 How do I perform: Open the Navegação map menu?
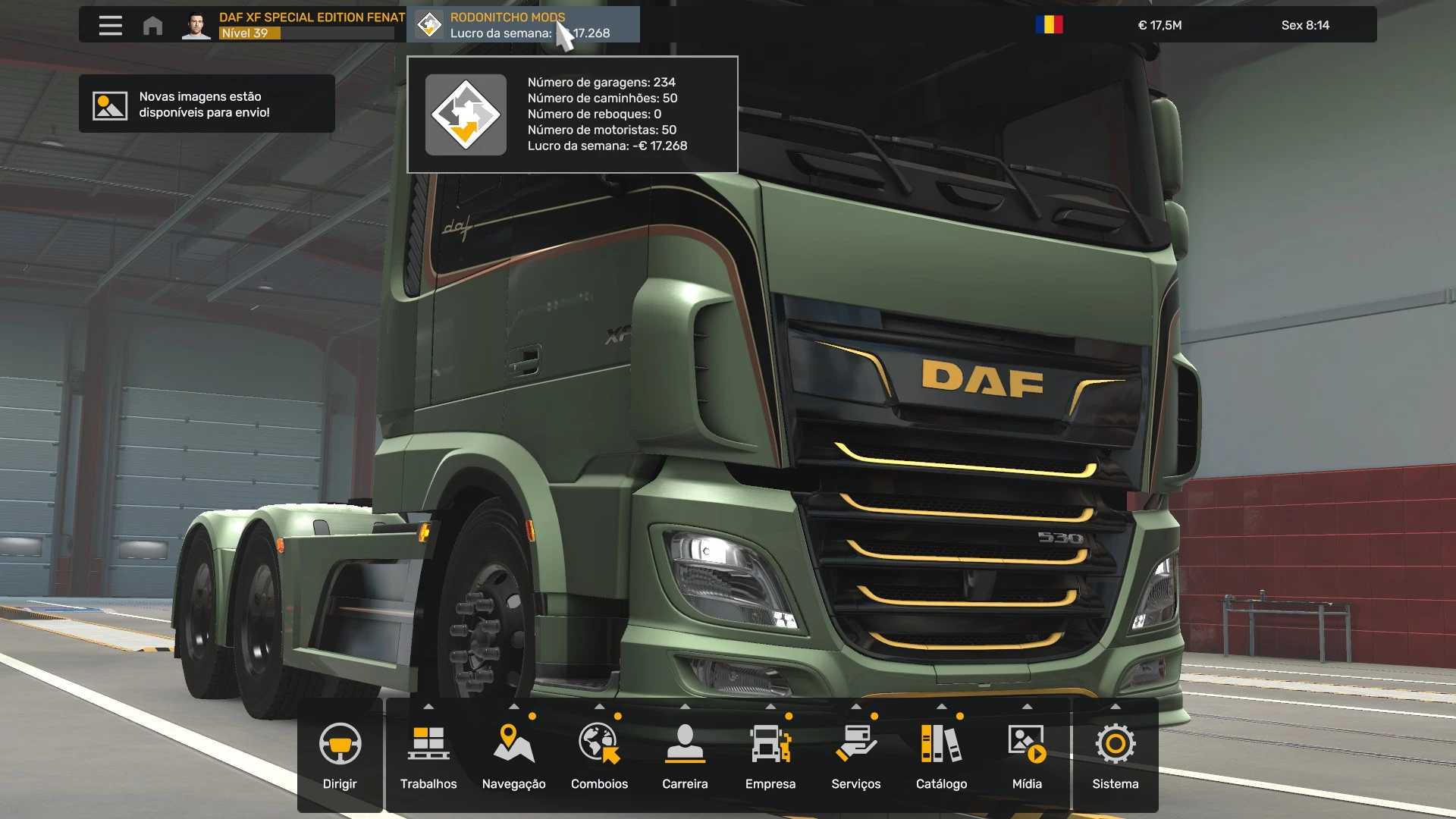pos(513,755)
